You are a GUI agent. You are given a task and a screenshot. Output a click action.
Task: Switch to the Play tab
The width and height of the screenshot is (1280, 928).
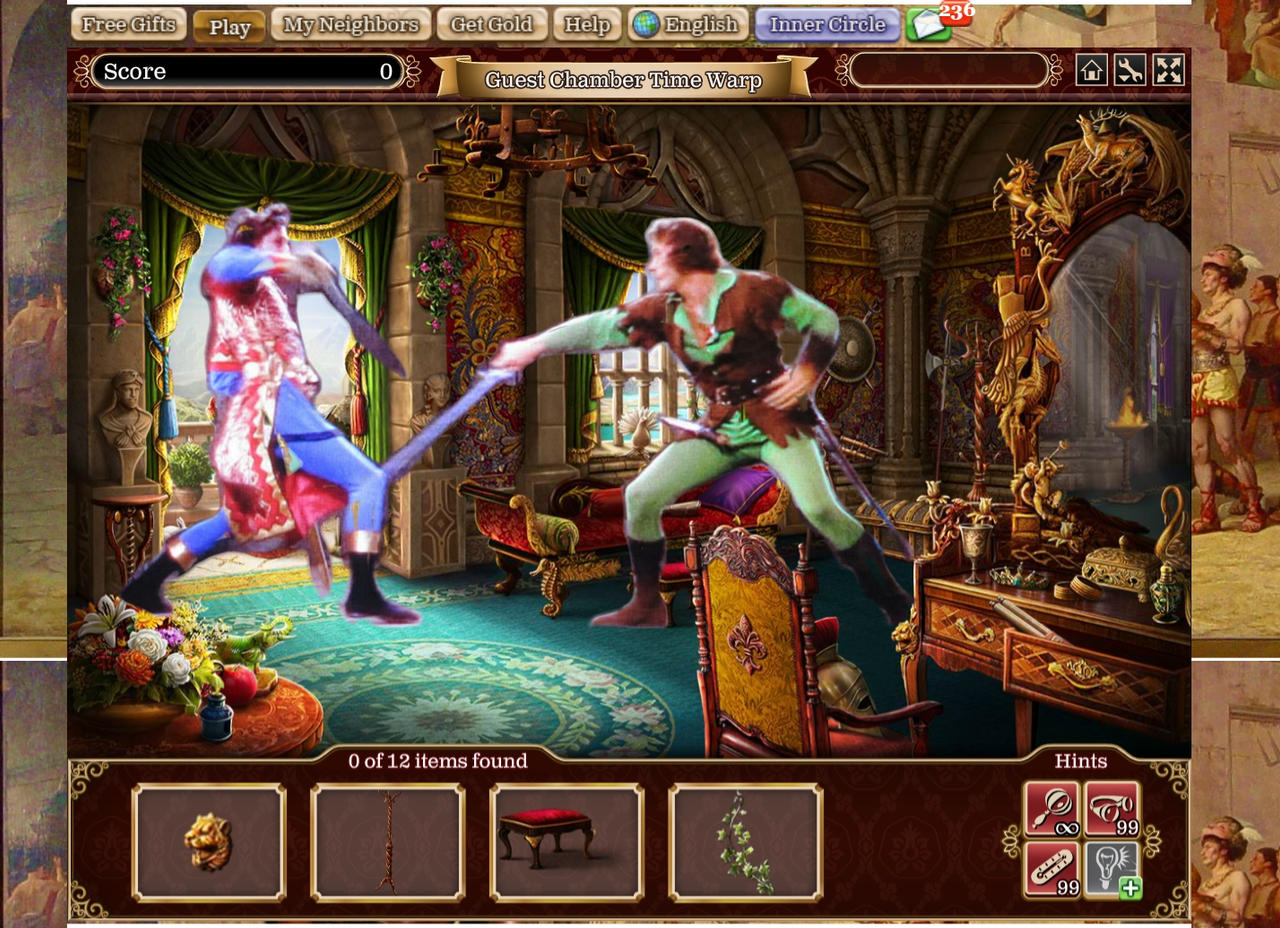229,27
